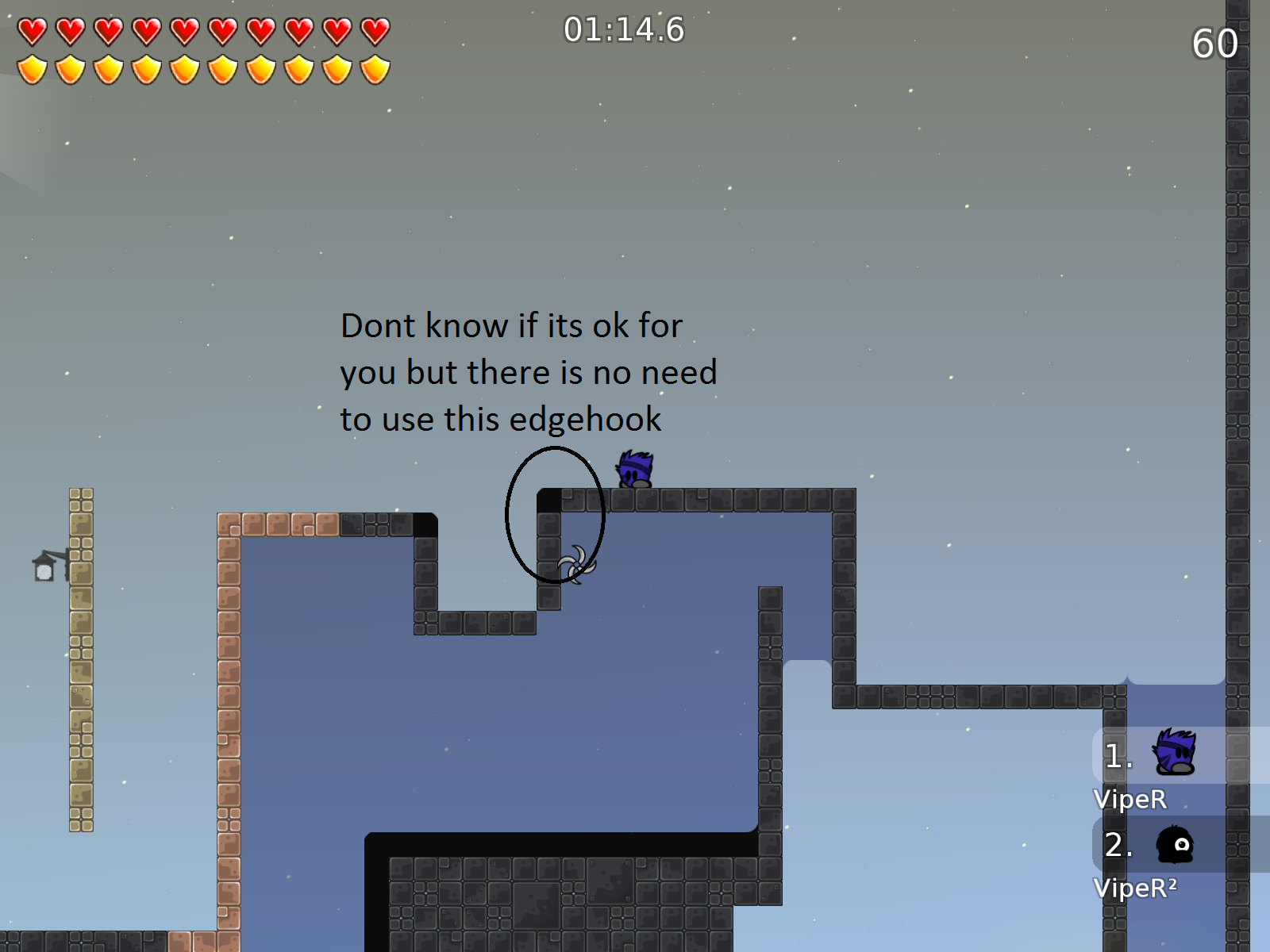Select the VipeR name label in the rankings

point(1130,800)
